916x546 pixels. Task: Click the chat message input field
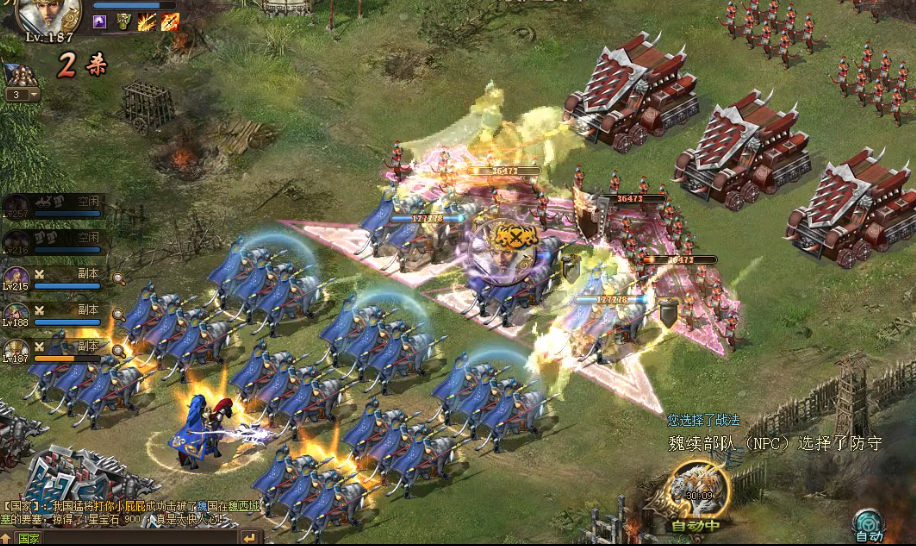[140, 538]
